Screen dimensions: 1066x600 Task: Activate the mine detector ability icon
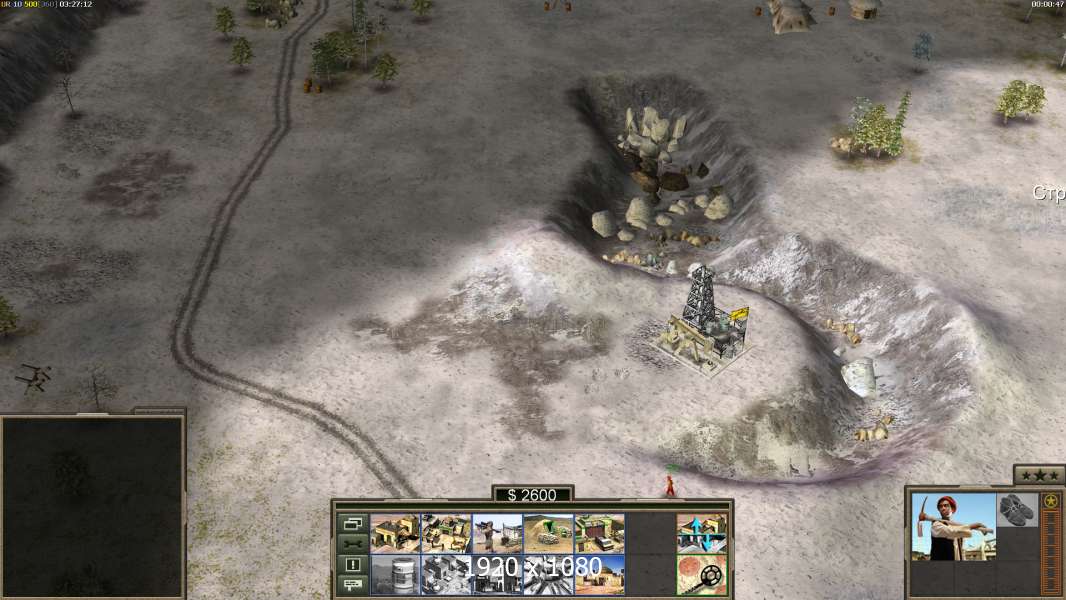point(702,575)
